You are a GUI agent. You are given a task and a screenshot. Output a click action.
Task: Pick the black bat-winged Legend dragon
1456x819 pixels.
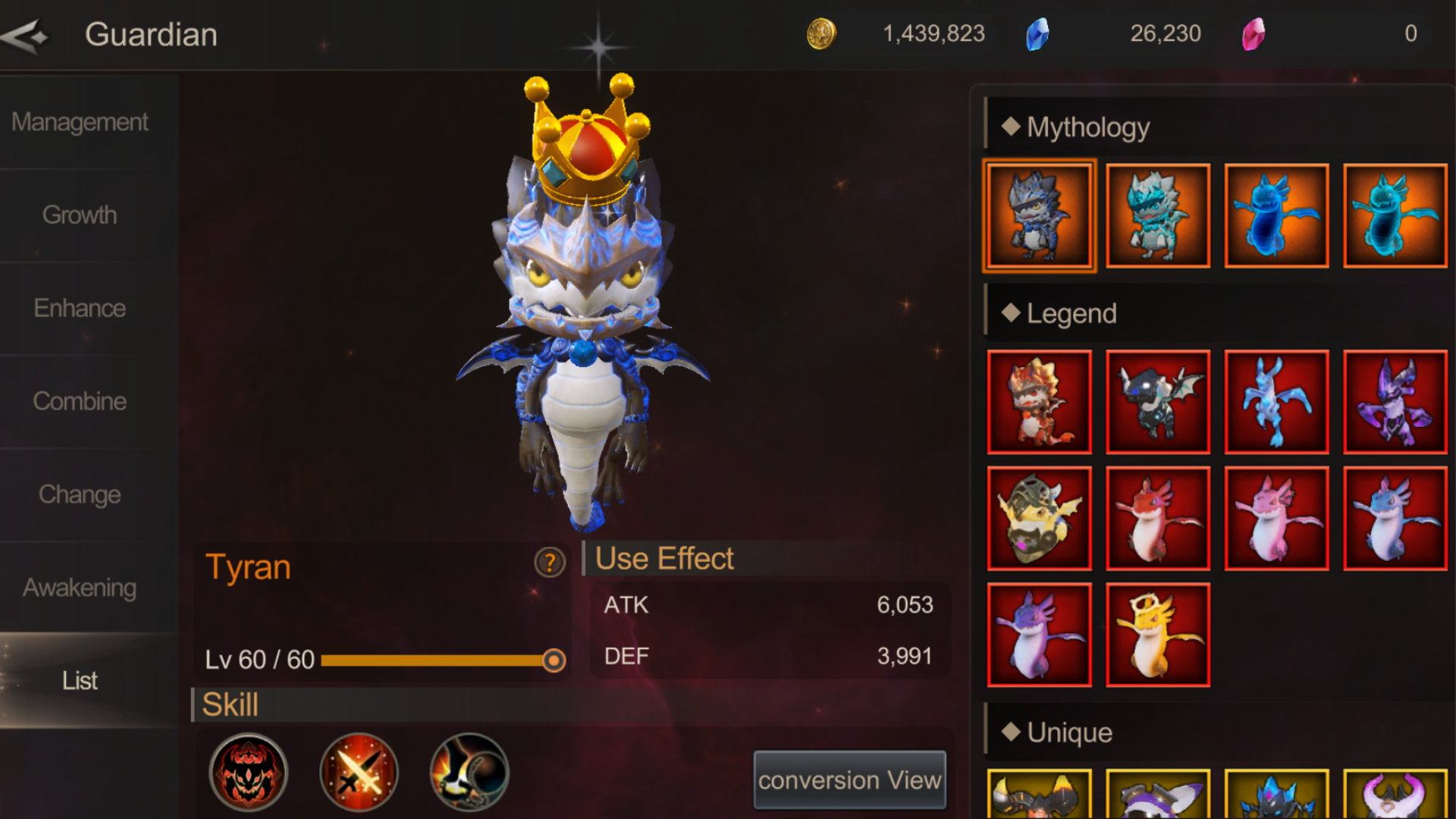point(1157,403)
